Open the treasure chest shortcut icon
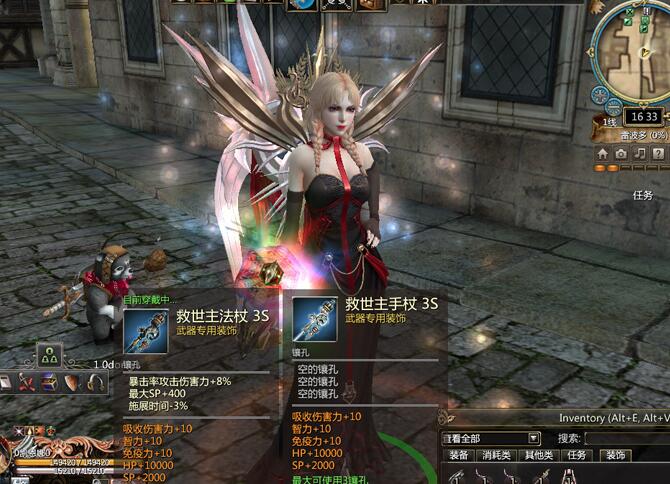 click(50, 382)
